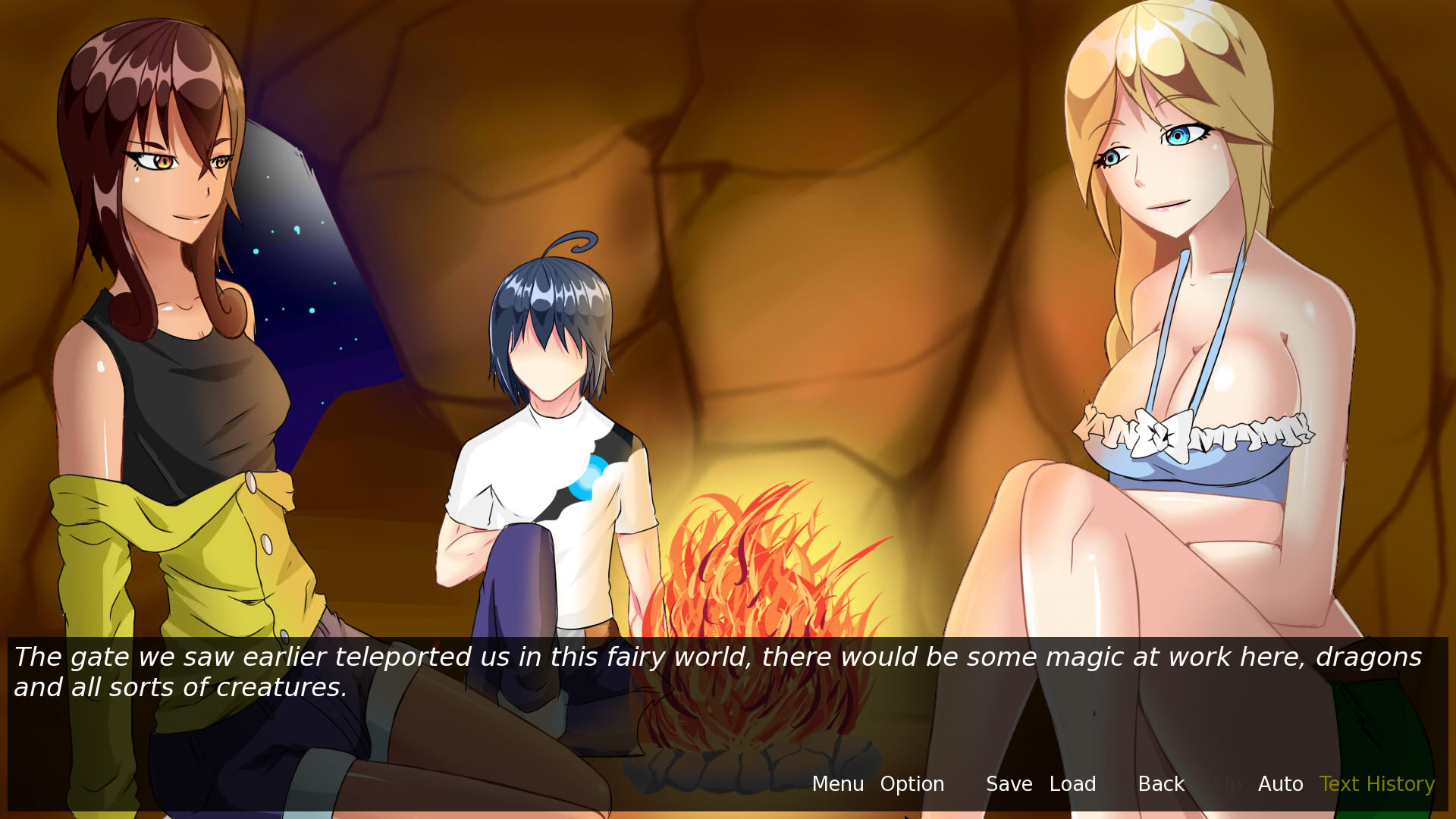1456x819 pixels.
Task: Enable Auto text advance
Action: click(x=1280, y=784)
